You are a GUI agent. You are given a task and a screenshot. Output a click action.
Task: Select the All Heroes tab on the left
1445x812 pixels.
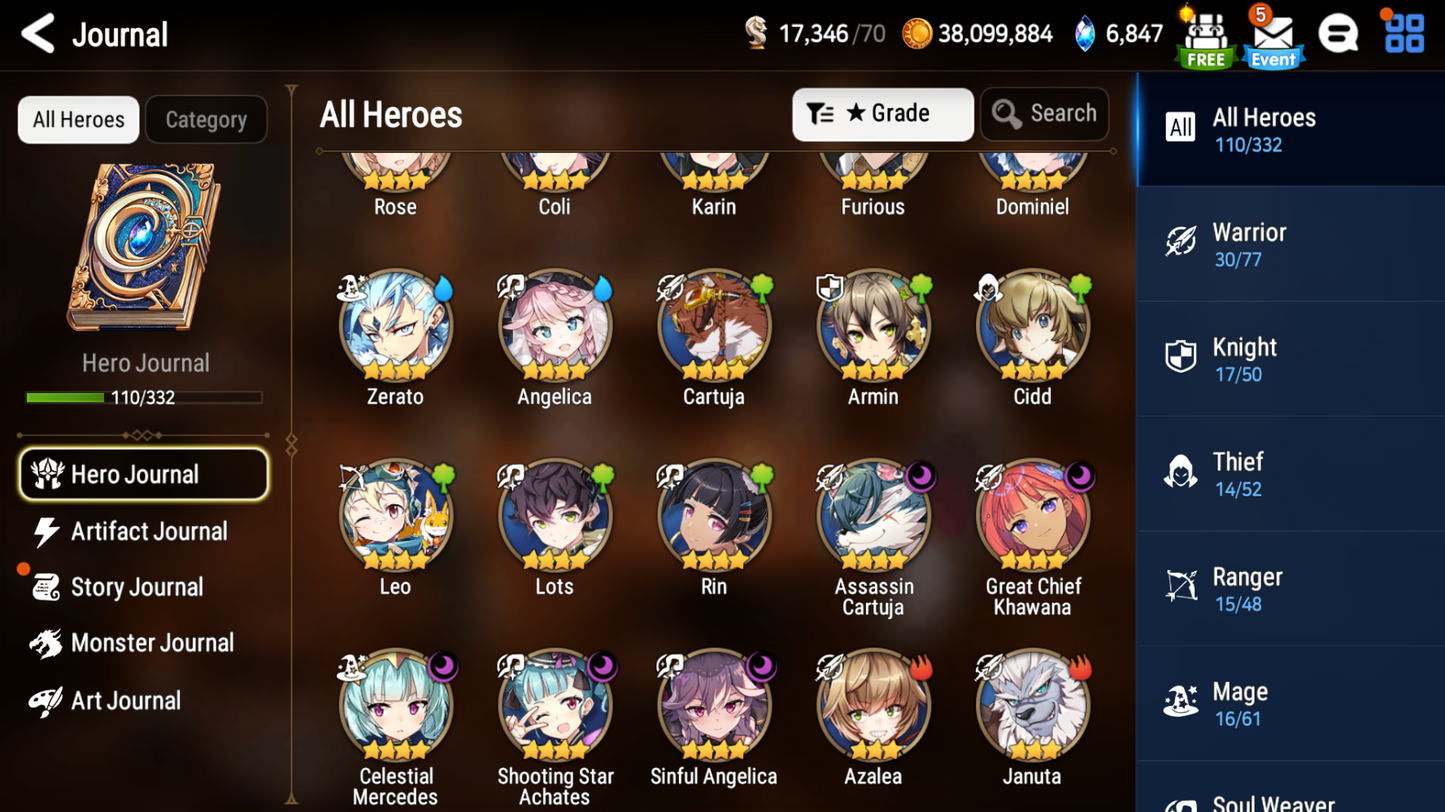click(77, 119)
